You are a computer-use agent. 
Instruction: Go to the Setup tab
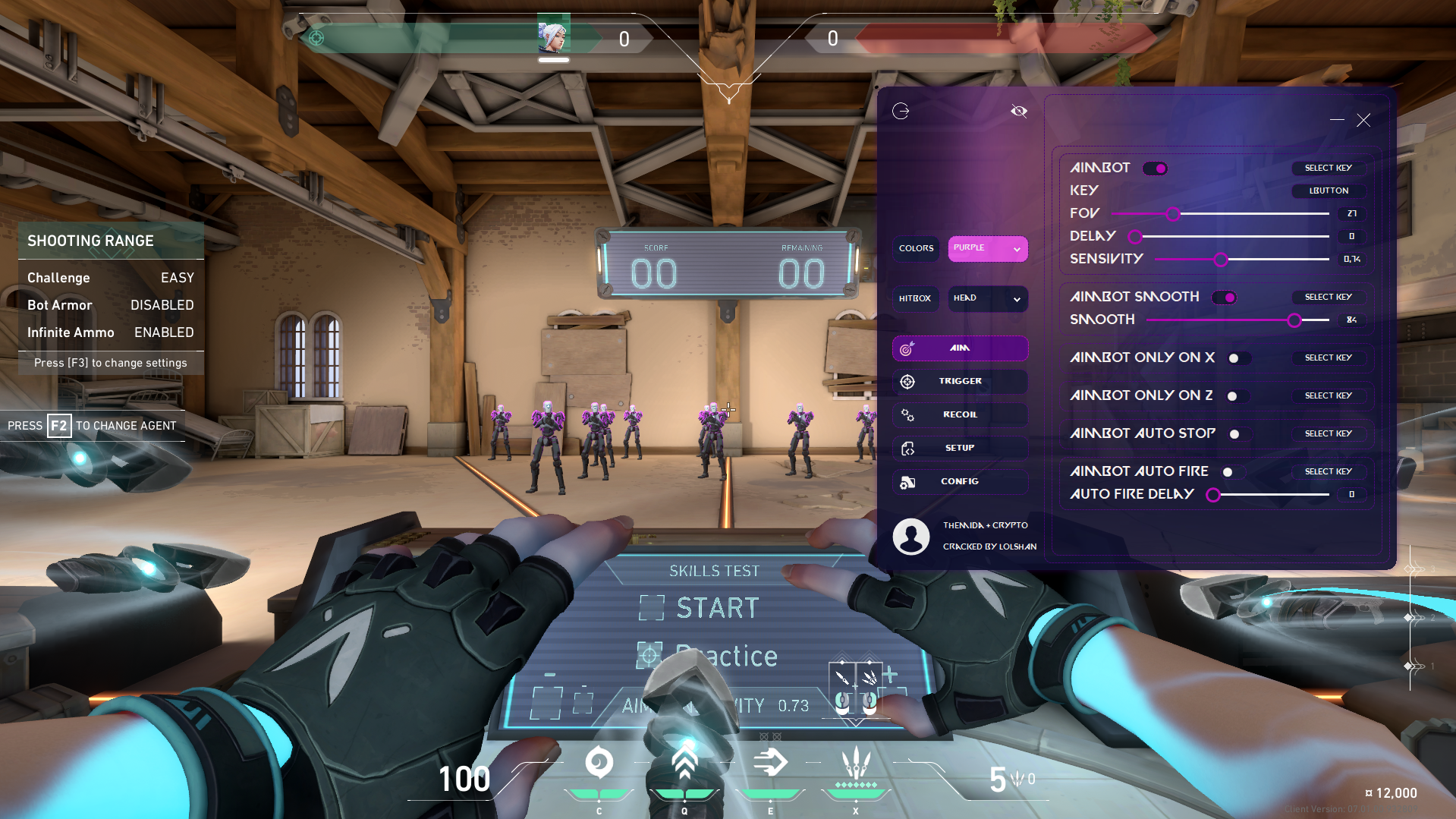(960, 448)
